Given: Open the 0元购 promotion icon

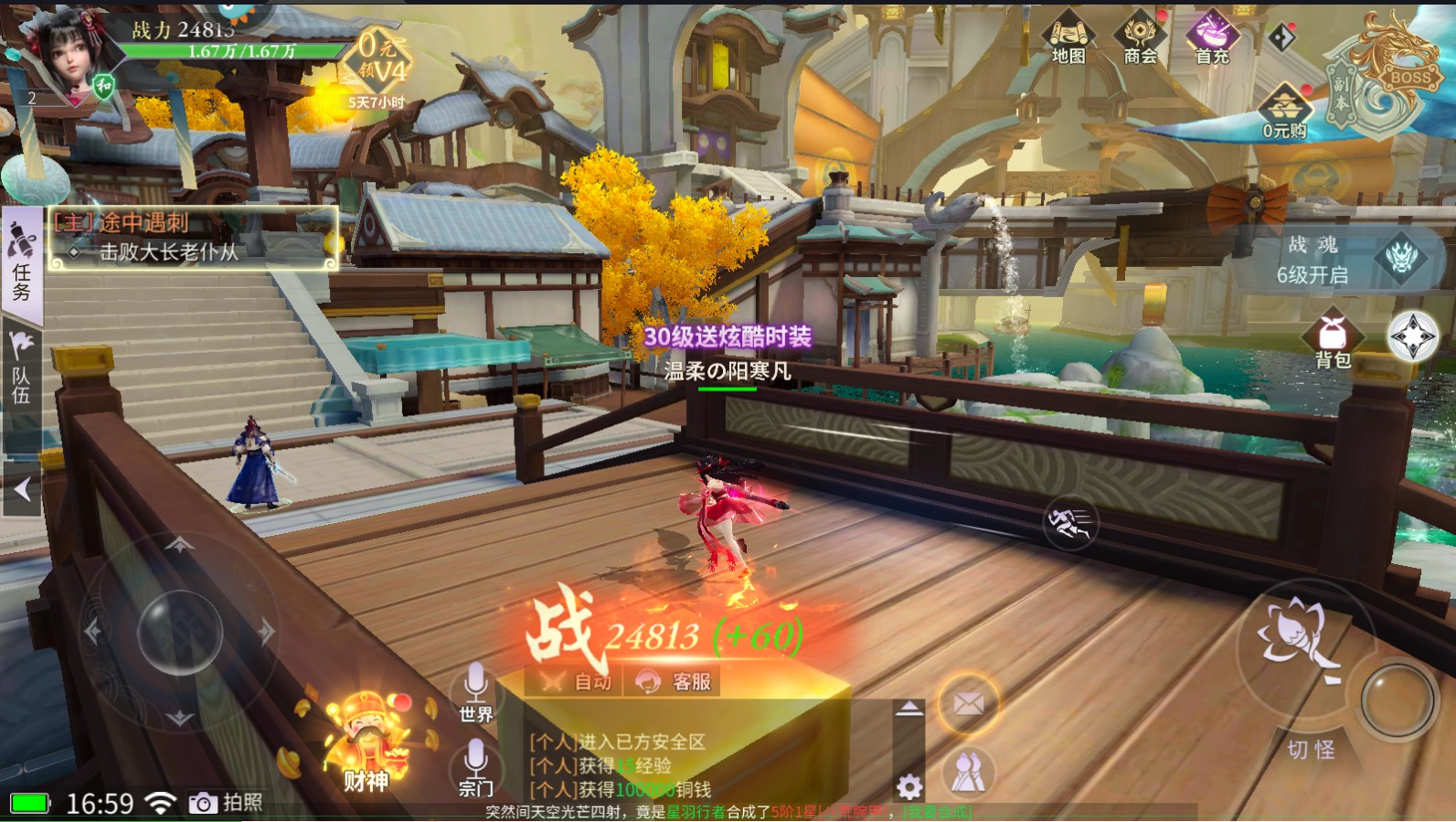Looking at the screenshot, I should (x=1284, y=112).
